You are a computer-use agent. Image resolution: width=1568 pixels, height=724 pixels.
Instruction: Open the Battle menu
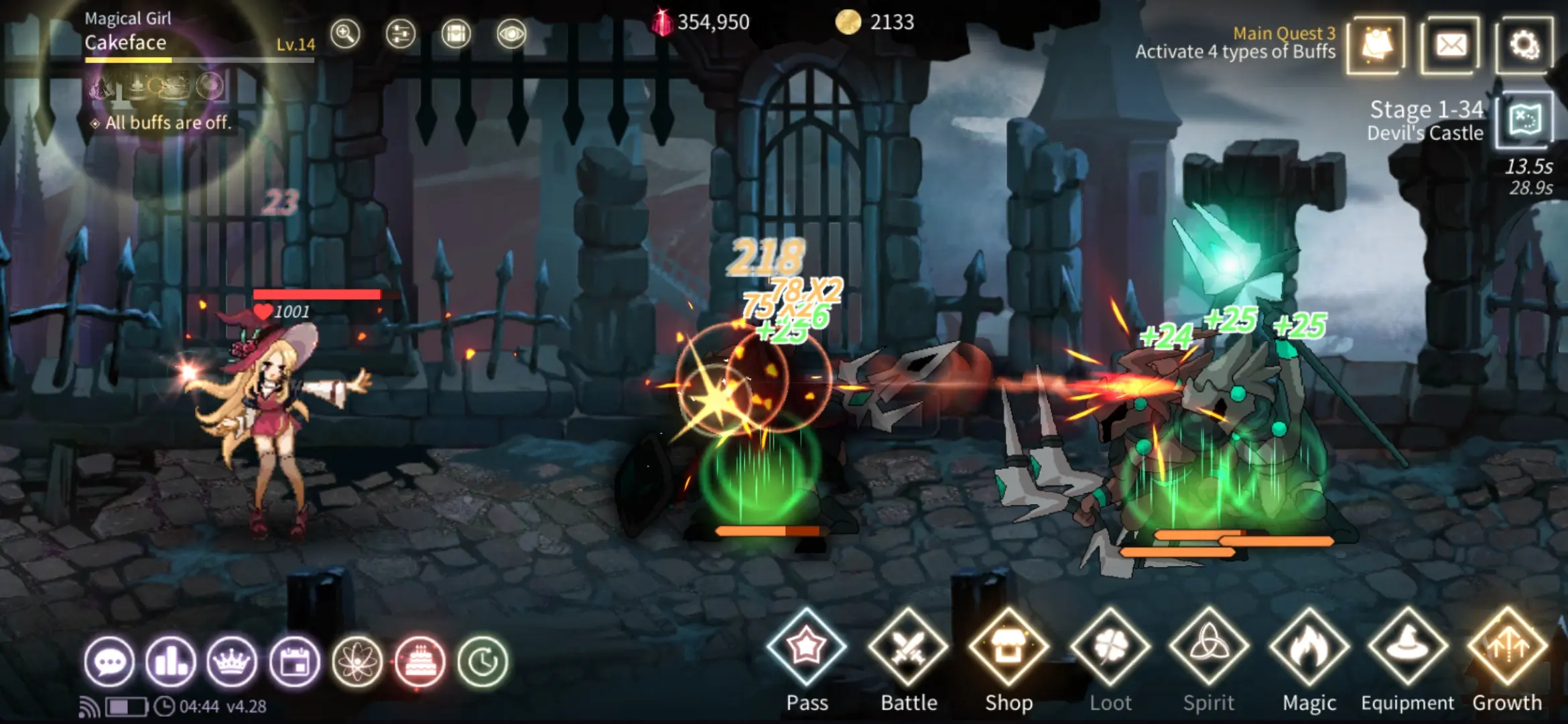908,648
